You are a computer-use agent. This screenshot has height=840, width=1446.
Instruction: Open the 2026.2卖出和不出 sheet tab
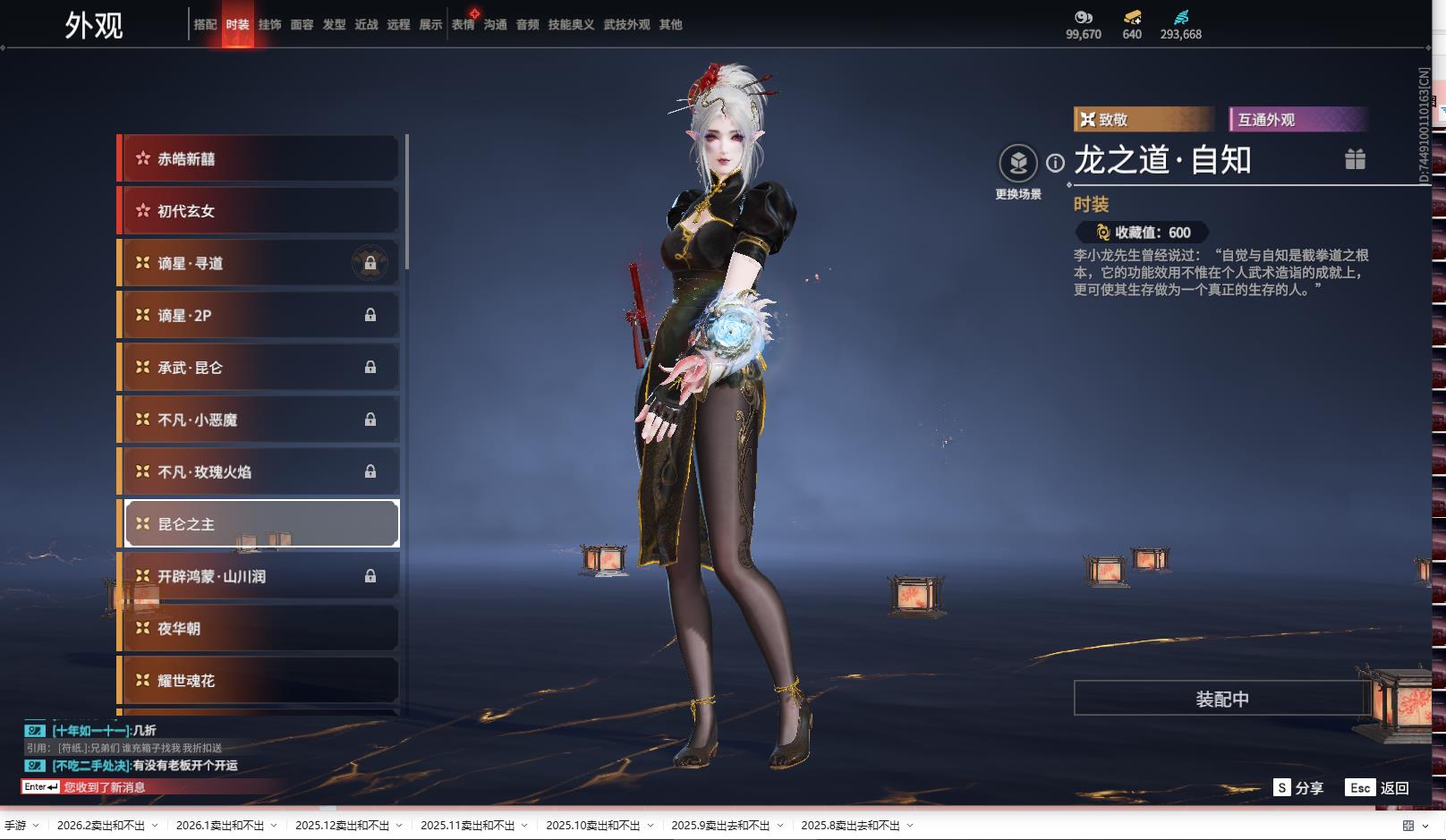pyautogui.click(x=101, y=826)
